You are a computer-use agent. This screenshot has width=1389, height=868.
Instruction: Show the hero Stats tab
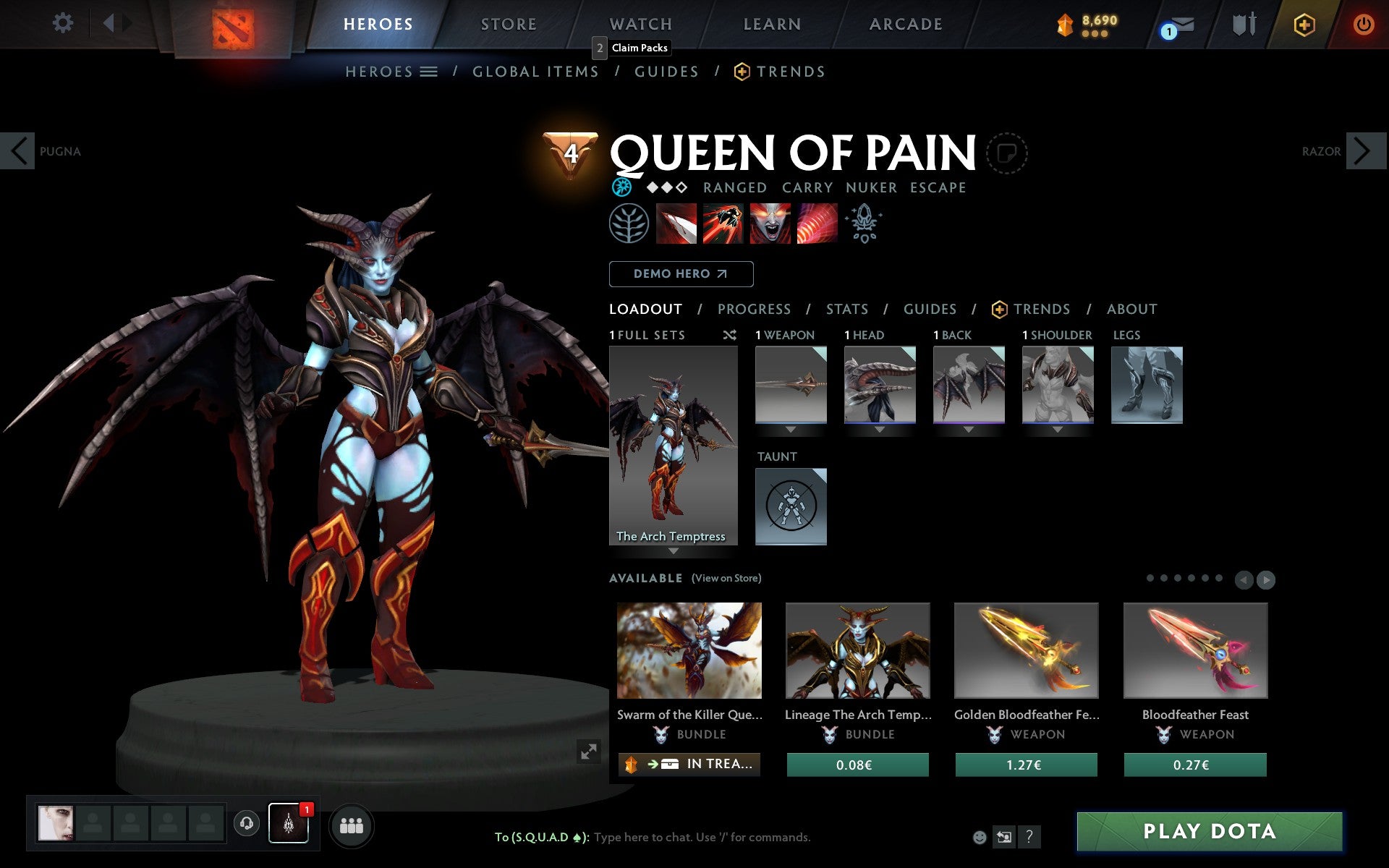coord(847,310)
